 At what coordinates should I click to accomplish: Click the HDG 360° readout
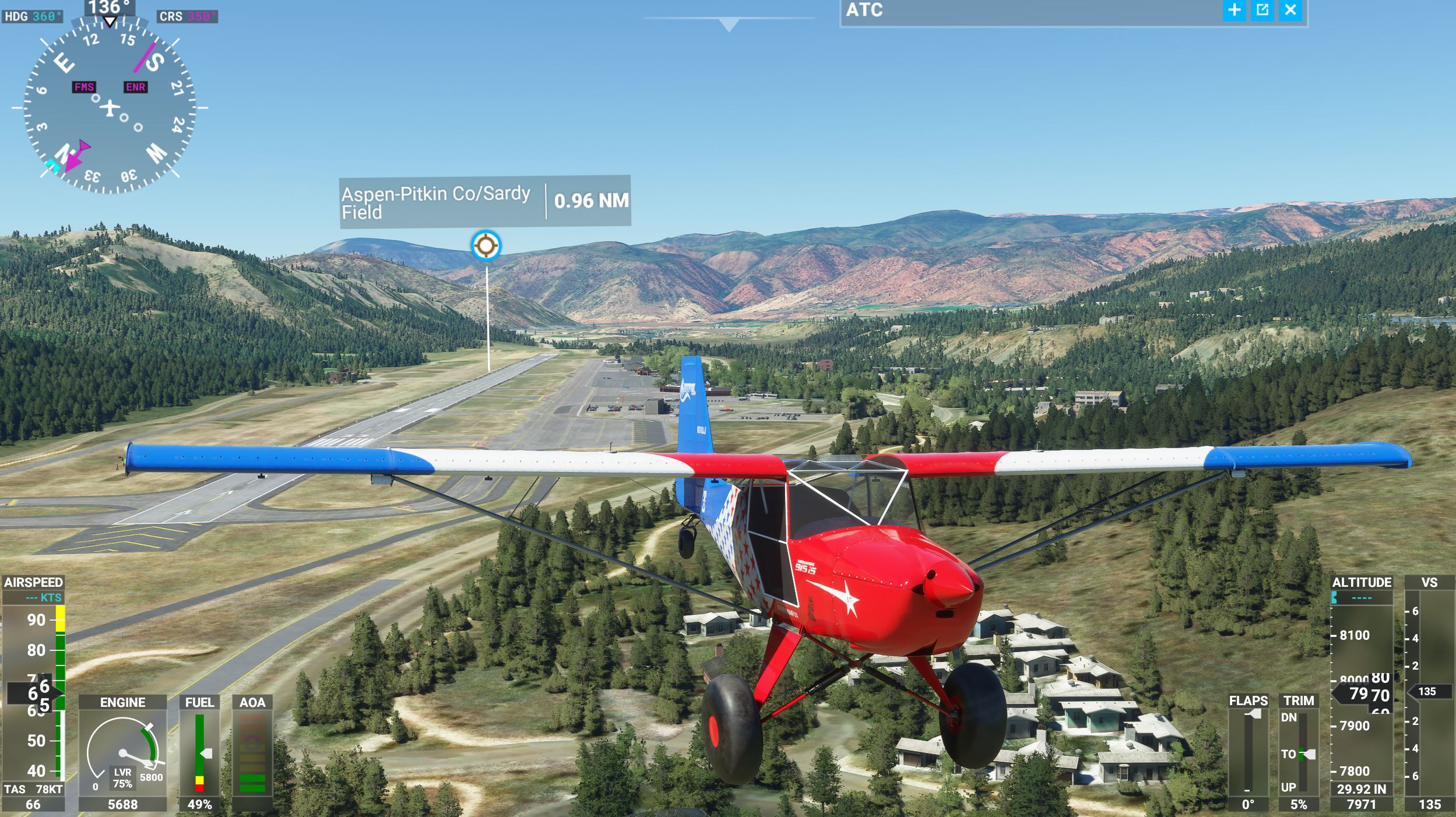32,16
